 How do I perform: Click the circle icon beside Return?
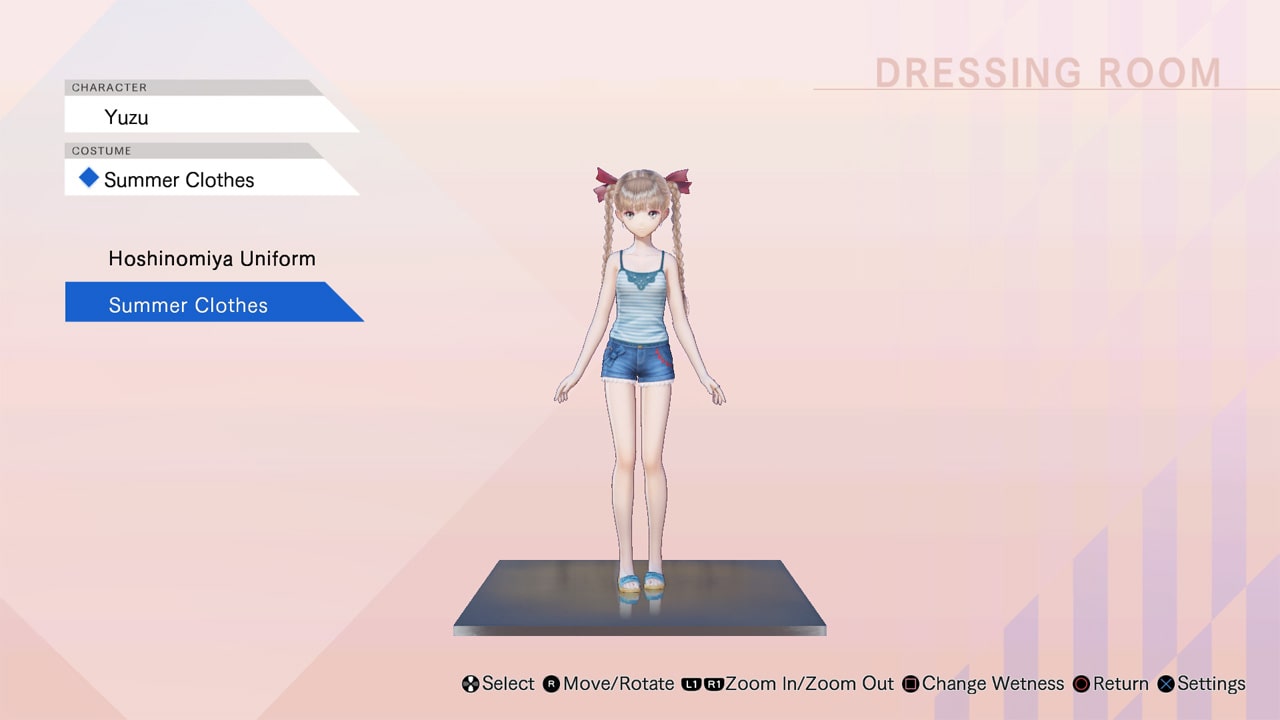1081,684
